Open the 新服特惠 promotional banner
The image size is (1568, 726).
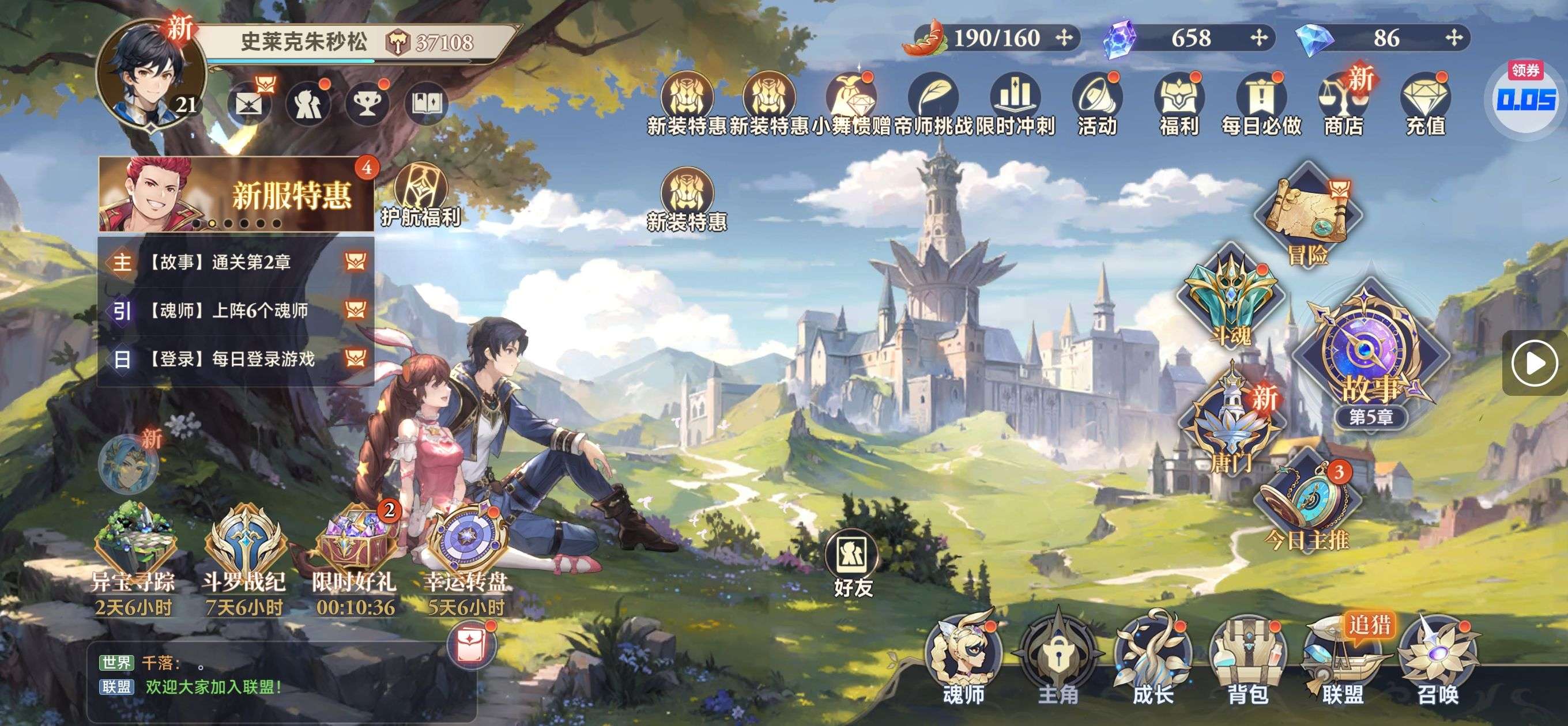click(x=236, y=195)
